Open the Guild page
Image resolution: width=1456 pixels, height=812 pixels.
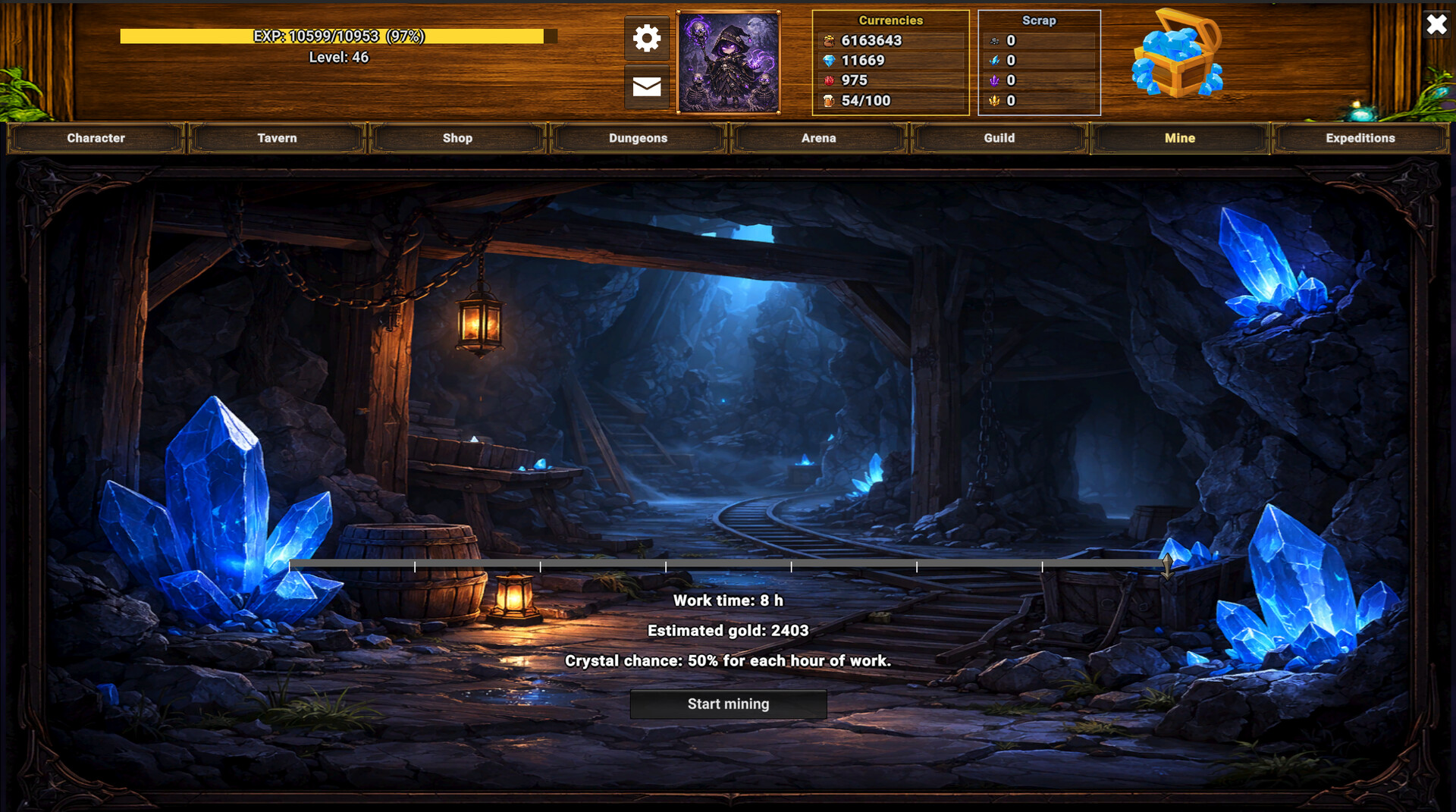click(999, 138)
